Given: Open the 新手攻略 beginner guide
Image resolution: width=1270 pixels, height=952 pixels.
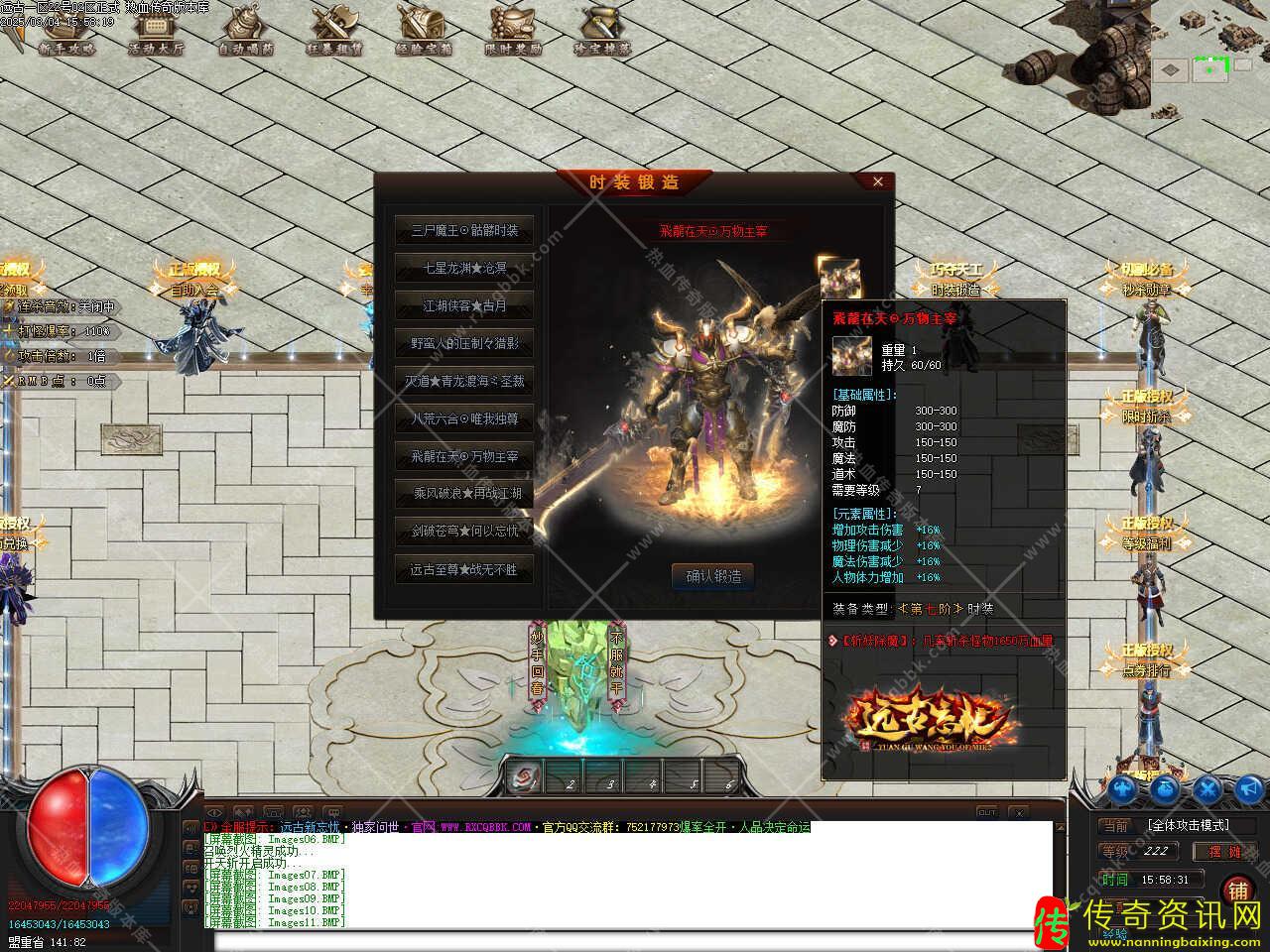Looking at the screenshot, I should click(x=66, y=30).
